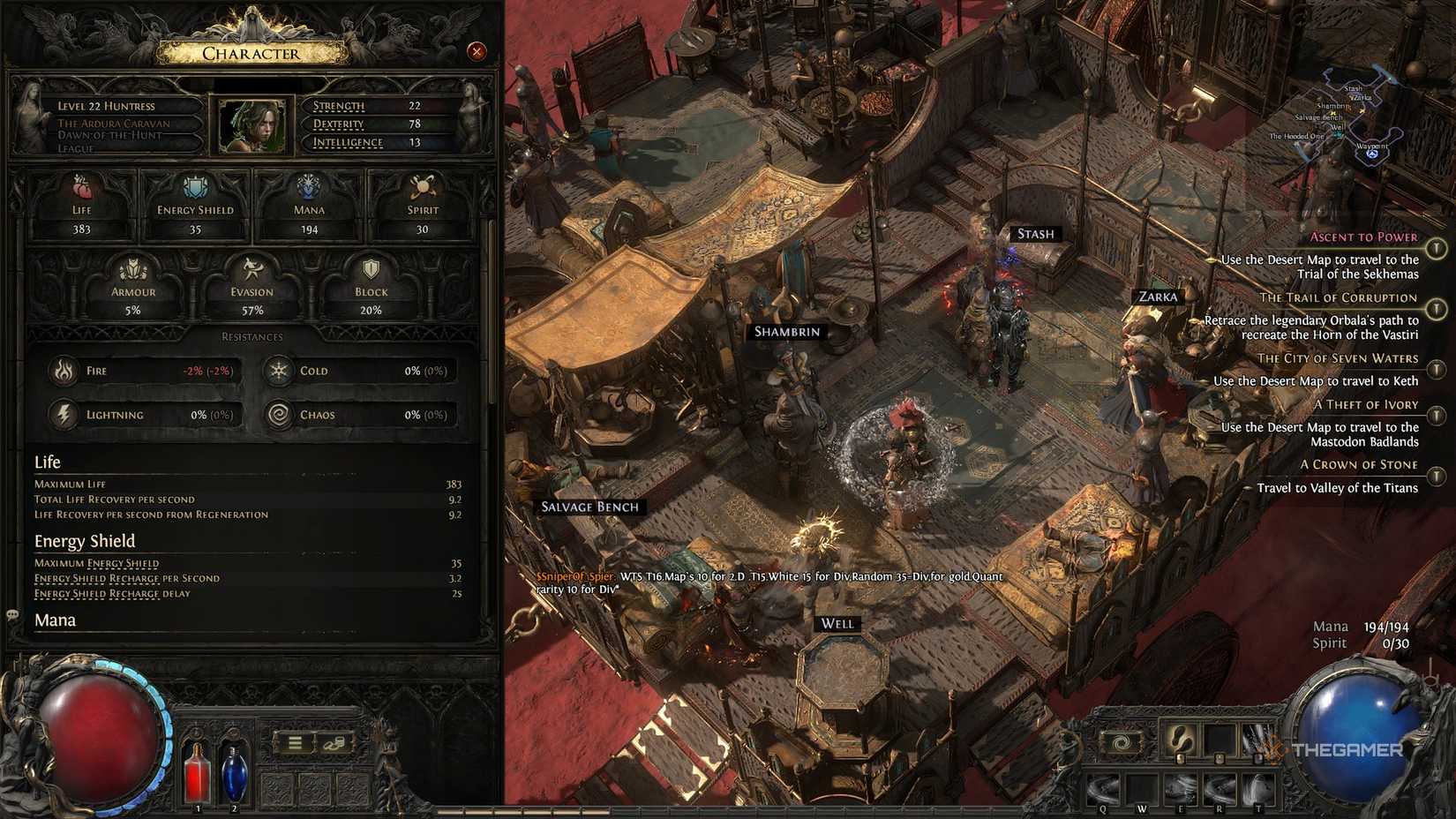Viewport: 1456px width, 819px height.
Task: Select the Block shield icon
Action: [370, 269]
